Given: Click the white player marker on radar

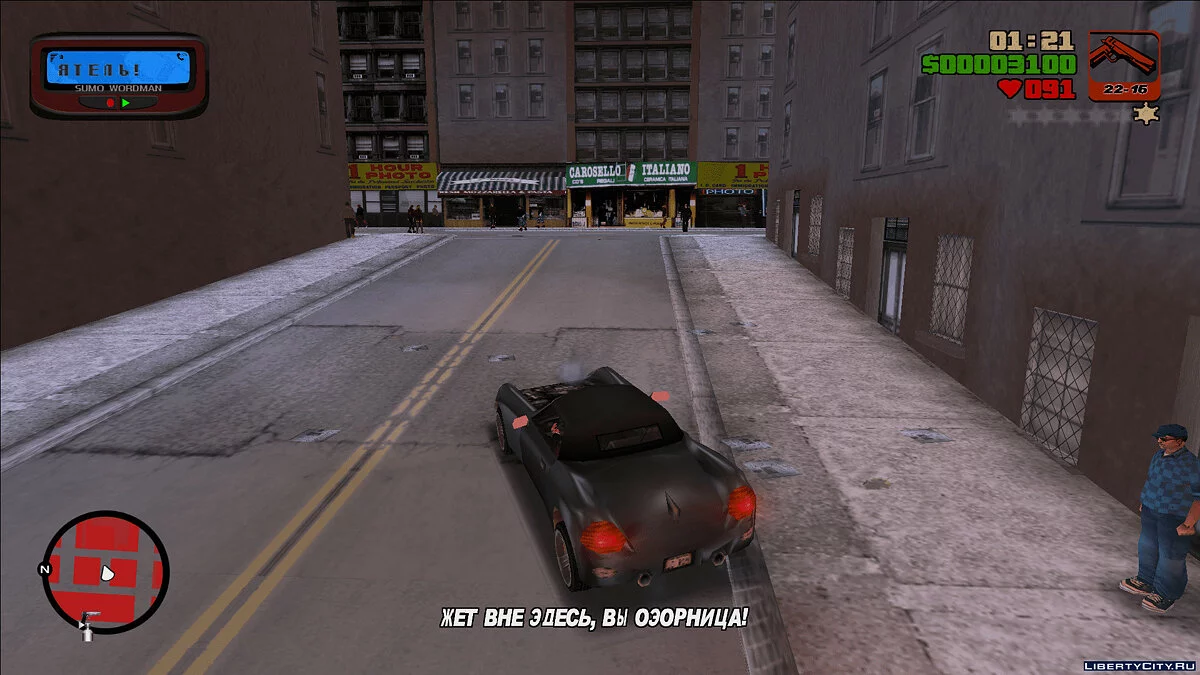Looking at the screenshot, I should coord(107,573).
